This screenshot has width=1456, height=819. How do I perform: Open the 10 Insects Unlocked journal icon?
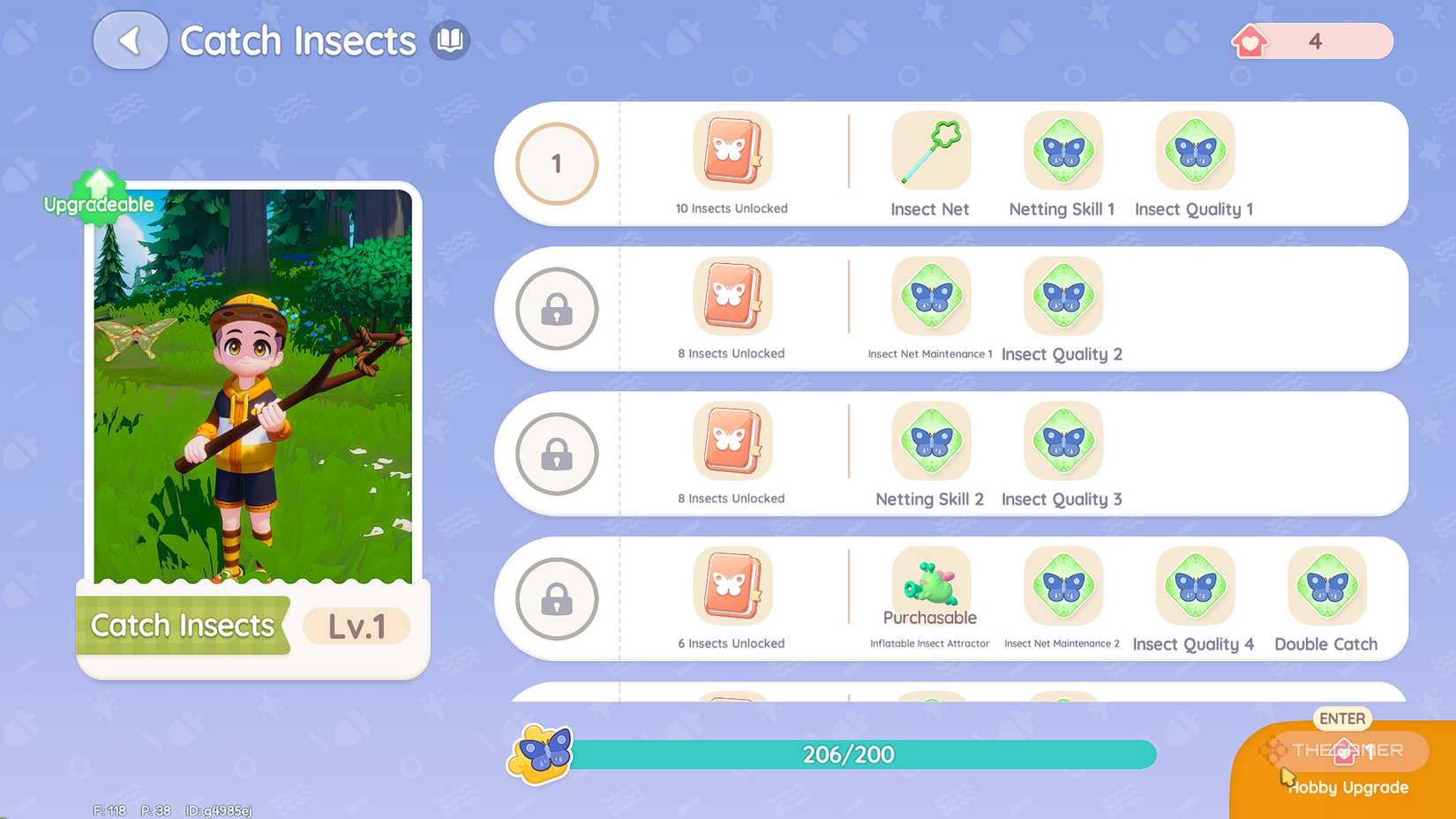pyautogui.click(x=732, y=152)
